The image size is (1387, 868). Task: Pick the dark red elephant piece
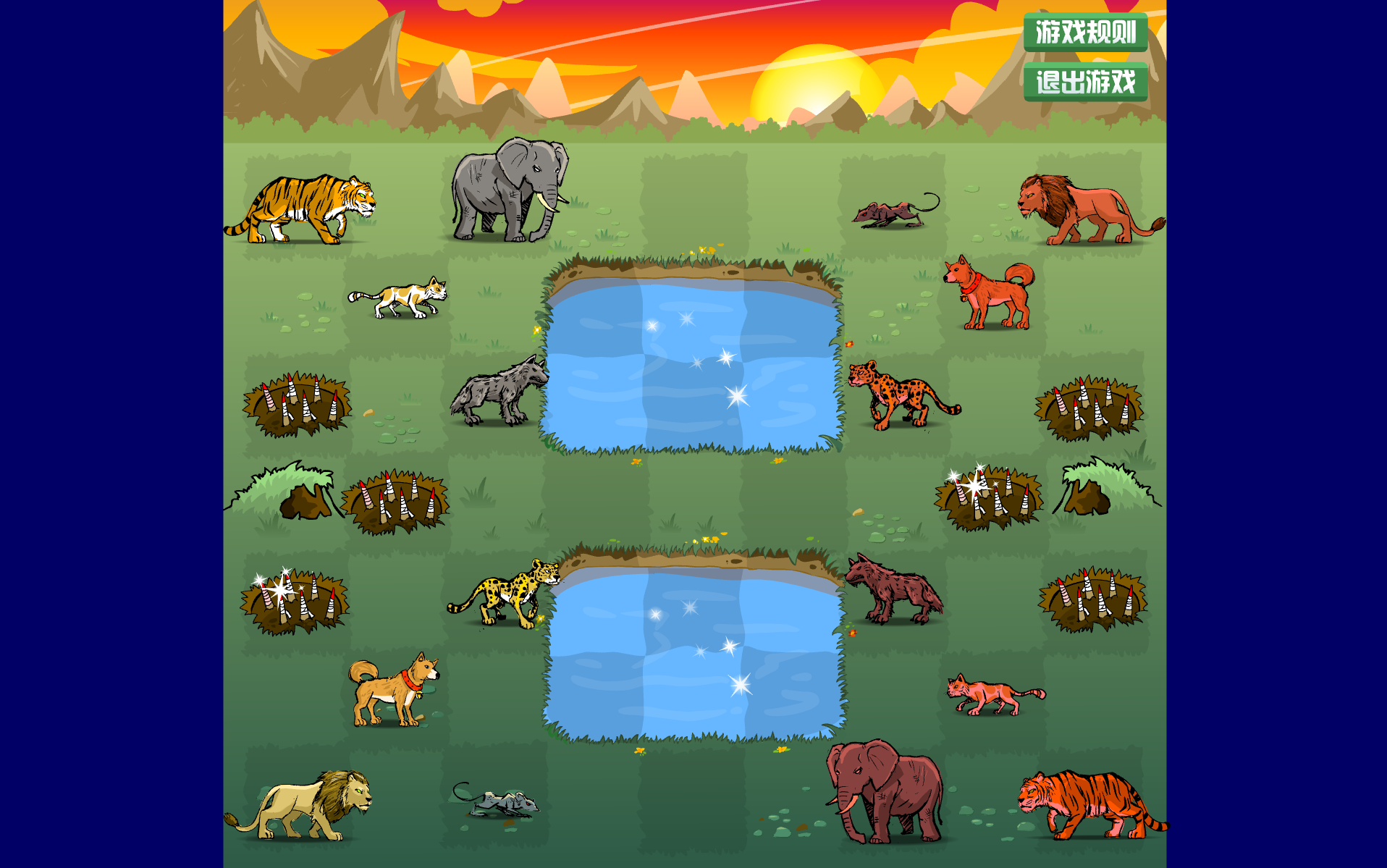tap(886, 791)
